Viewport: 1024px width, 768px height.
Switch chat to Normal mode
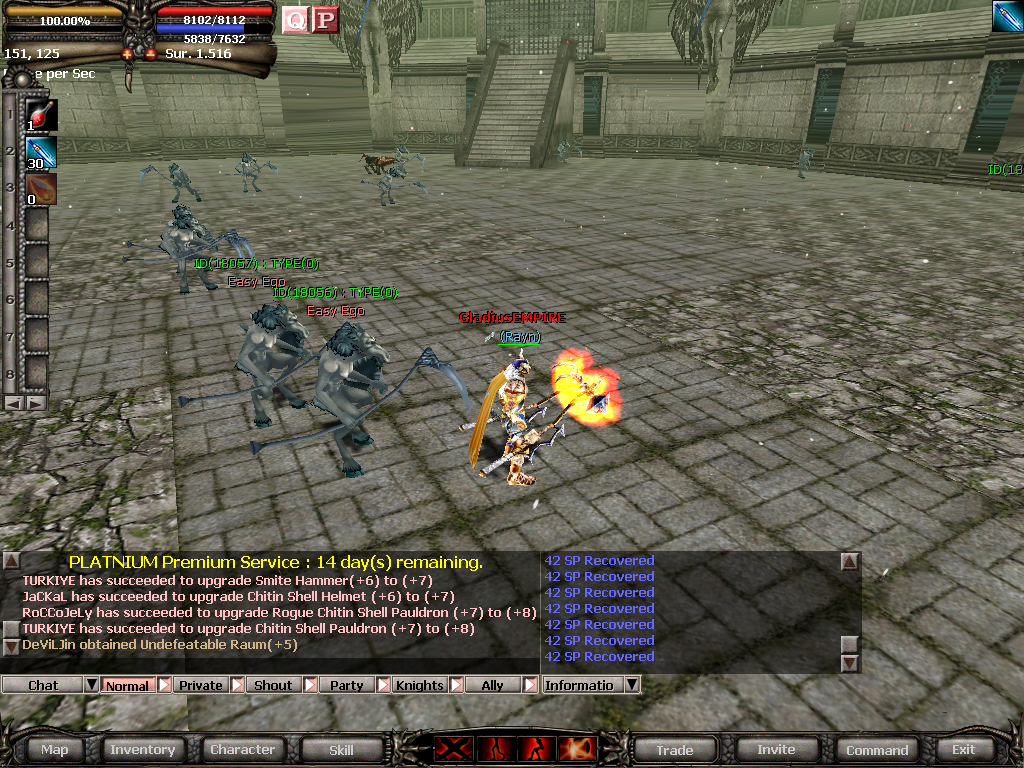(x=127, y=685)
